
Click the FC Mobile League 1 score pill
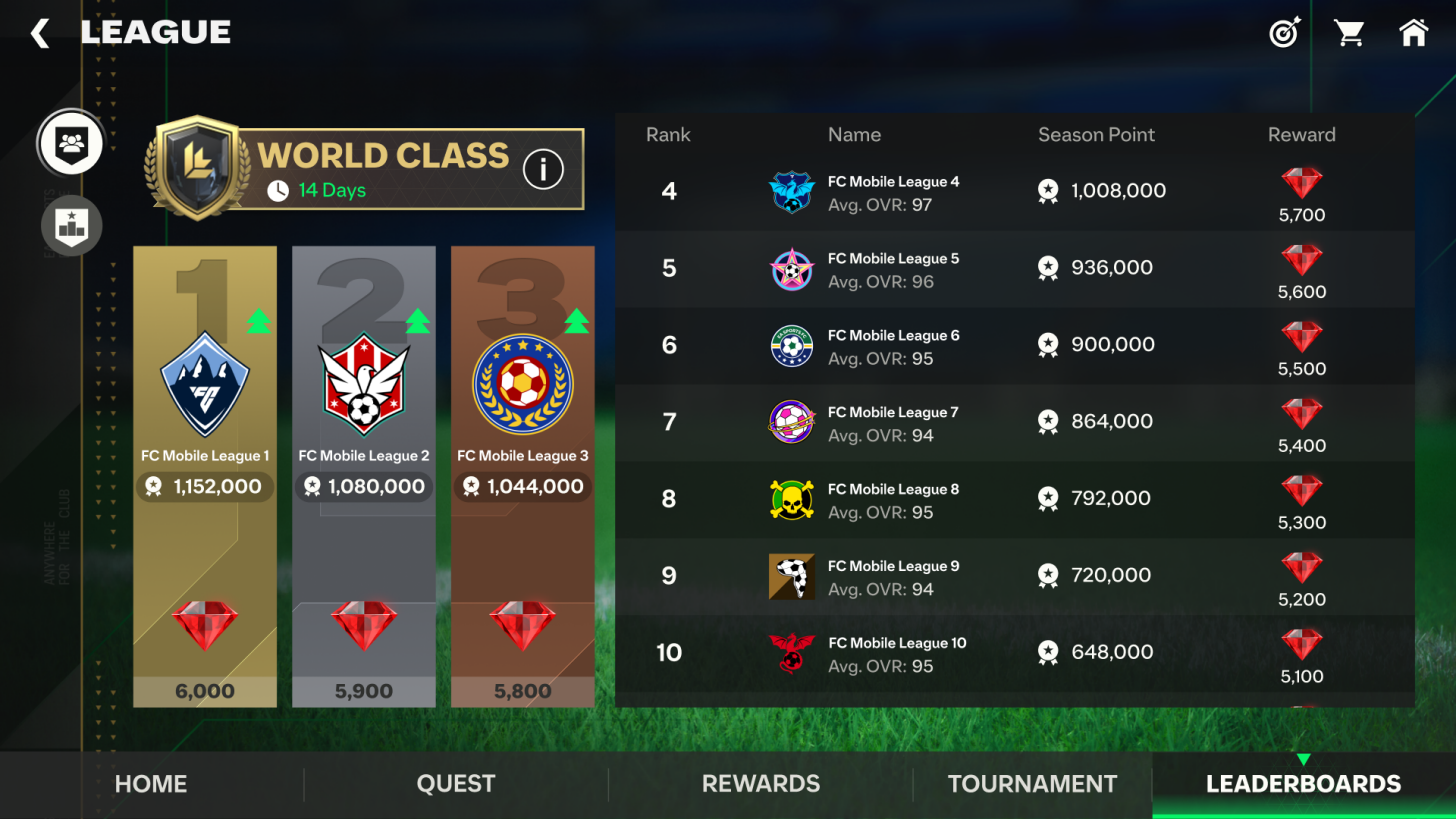click(204, 487)
